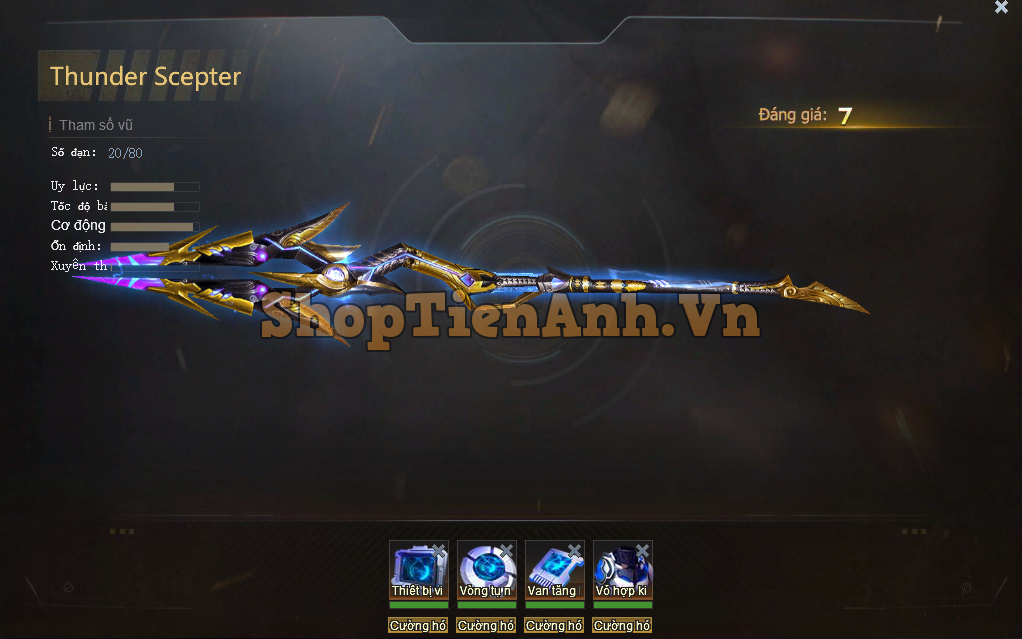
Task: Click Cường hó under the Van tăng slot
Action: tap(554, 626)
